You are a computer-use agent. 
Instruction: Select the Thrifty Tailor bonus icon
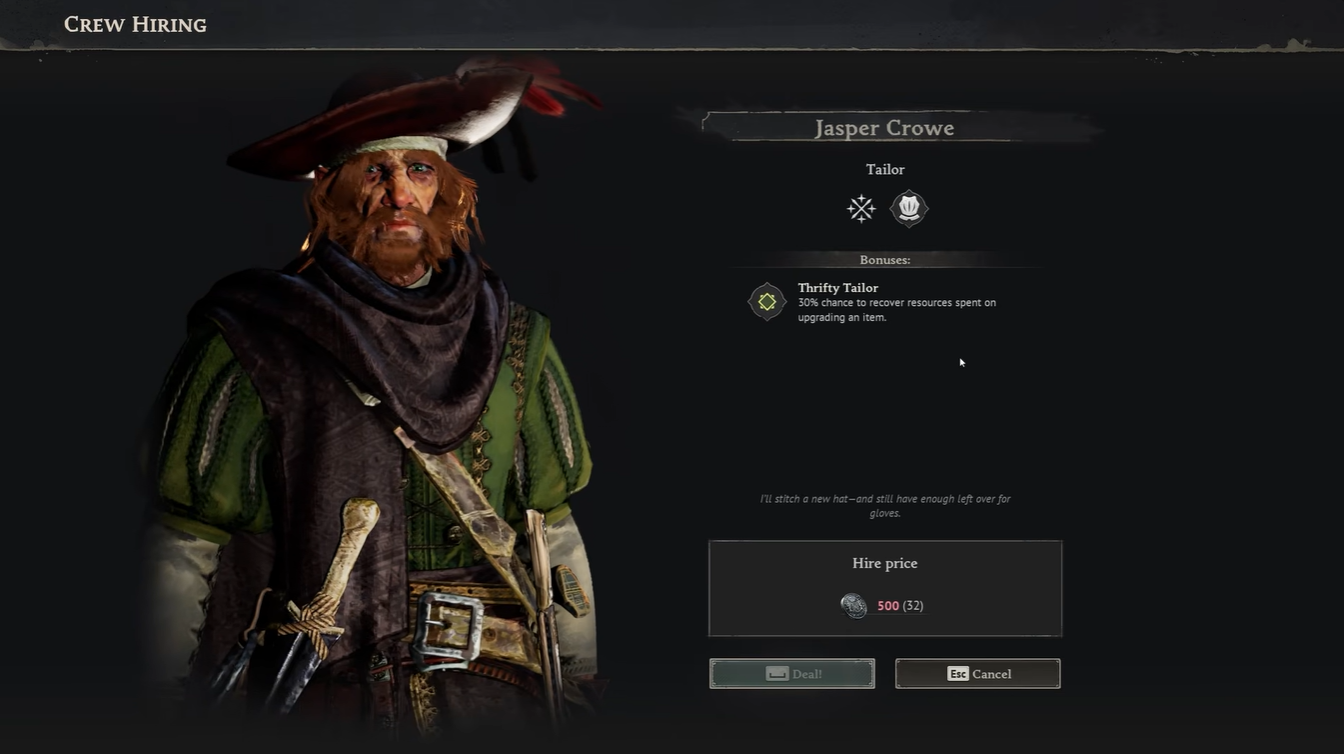click(767, 302)
